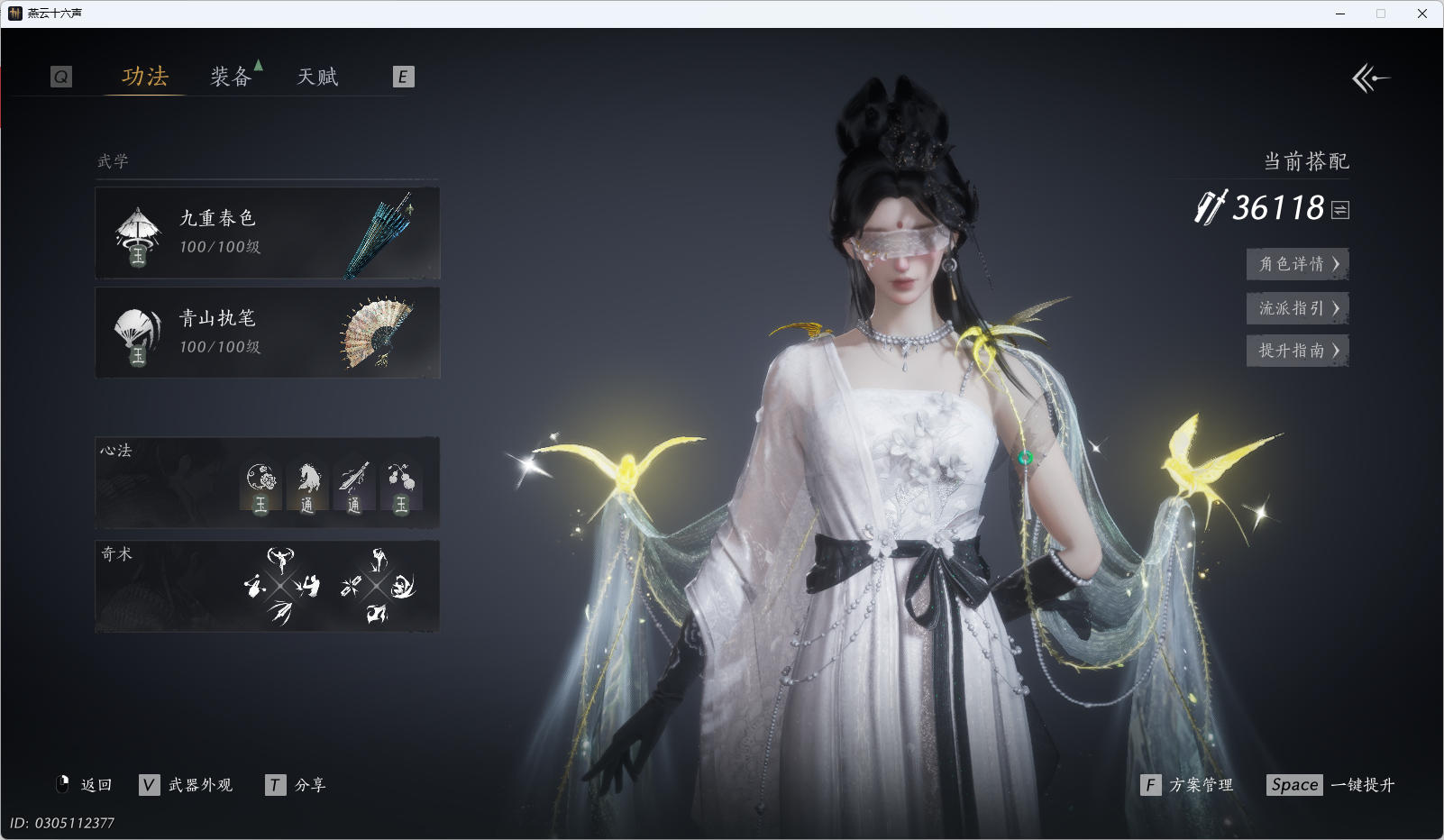Open 角色详情 character details
This screenshot has width=1444, height=840.
point(1297,264)
